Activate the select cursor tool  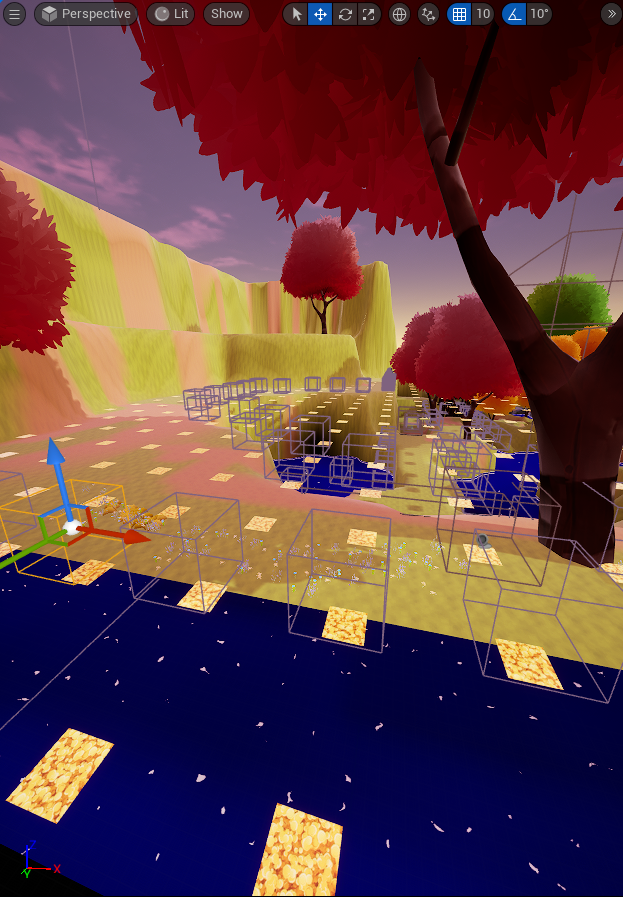pos(296,14)
